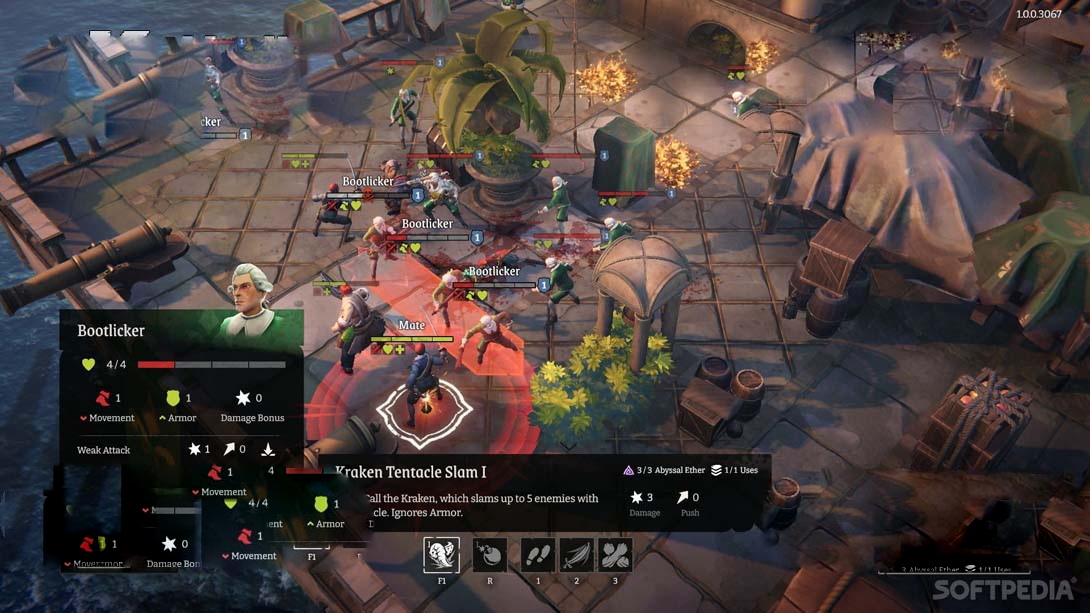
Task: Choose the footprints movement ability
Action: (x=538, y=555)
